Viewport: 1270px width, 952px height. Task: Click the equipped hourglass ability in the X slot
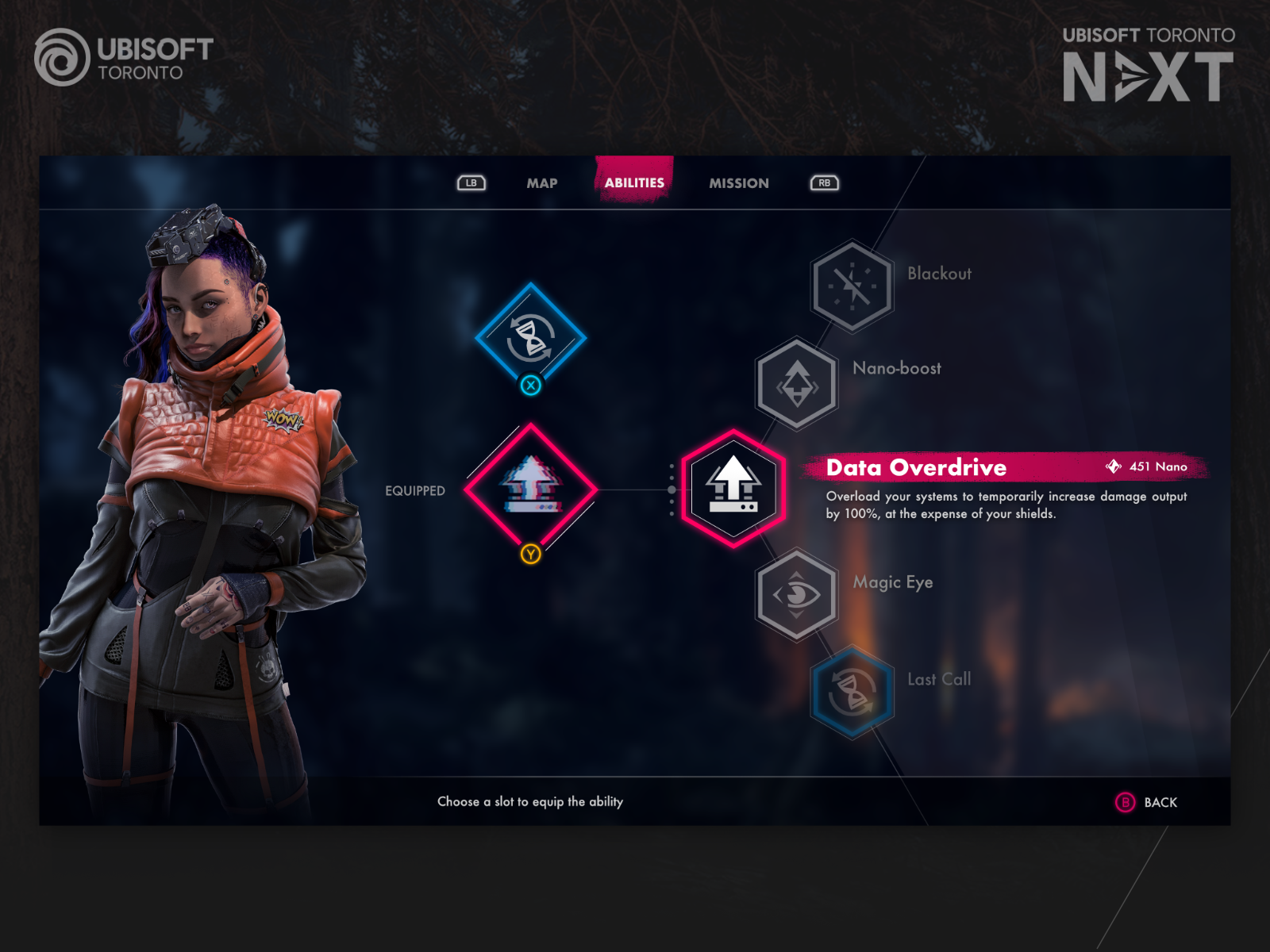[x=530, y=338]
